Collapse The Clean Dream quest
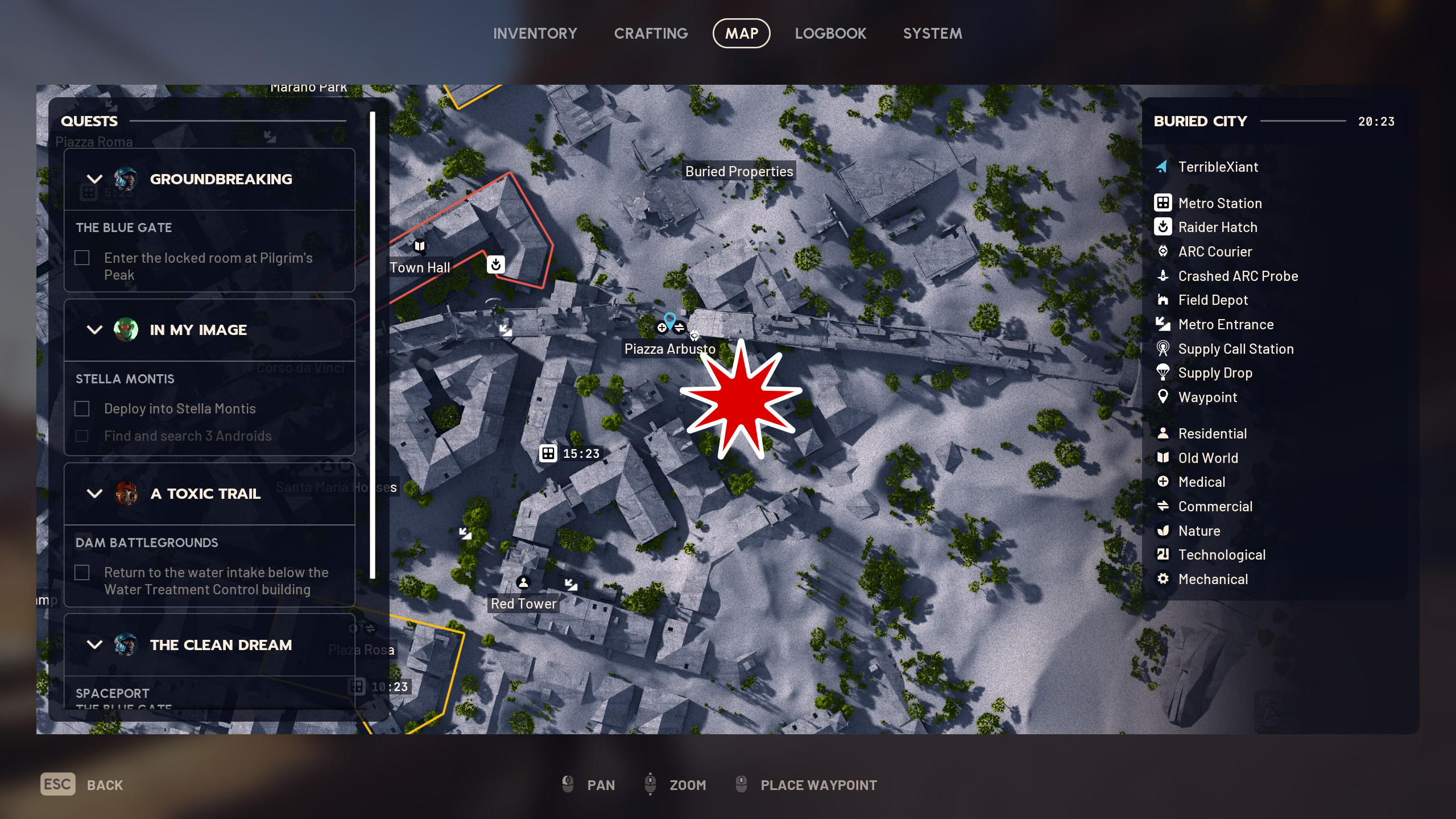The width and height of the screenshot is (1456, 819). [95, 645]
